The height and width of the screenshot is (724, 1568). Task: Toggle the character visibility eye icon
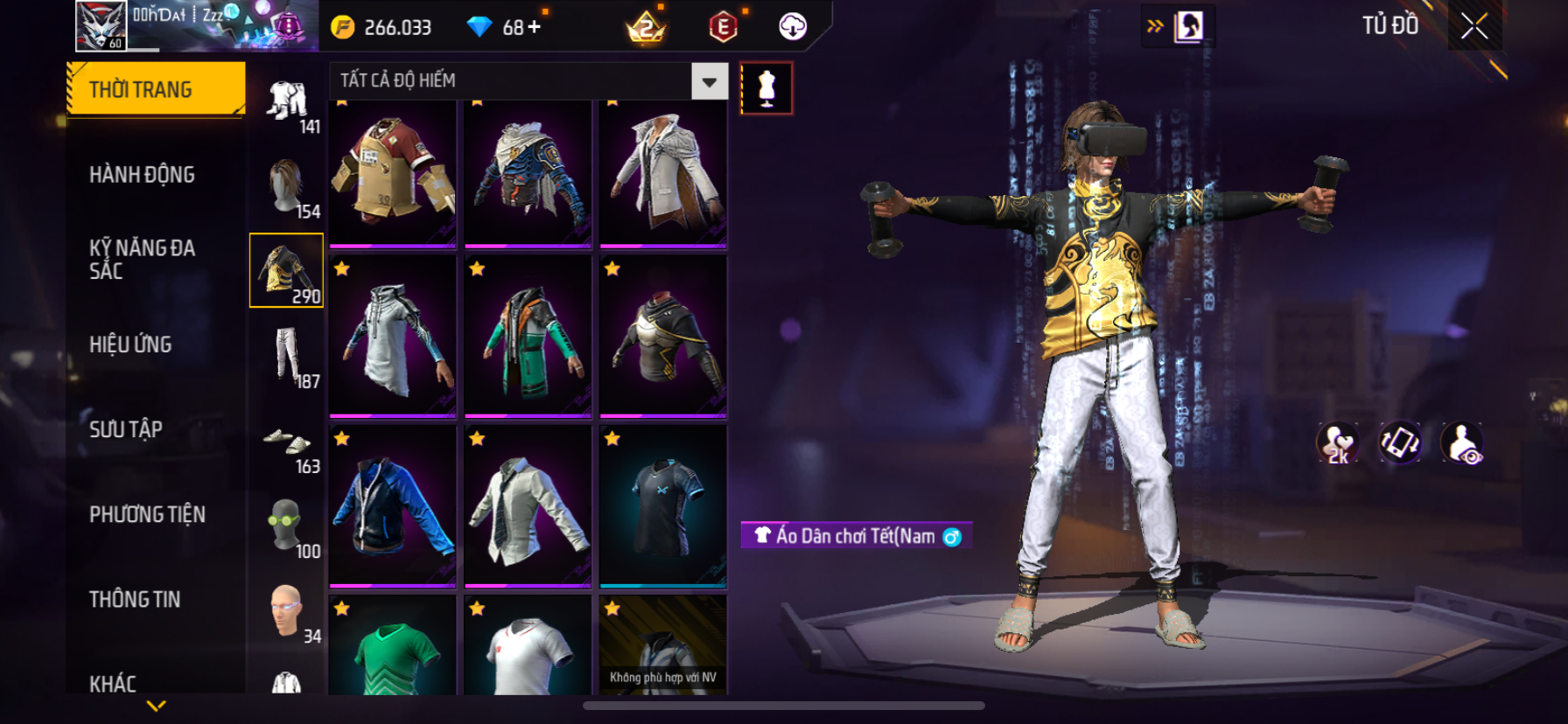point(1461,442)
